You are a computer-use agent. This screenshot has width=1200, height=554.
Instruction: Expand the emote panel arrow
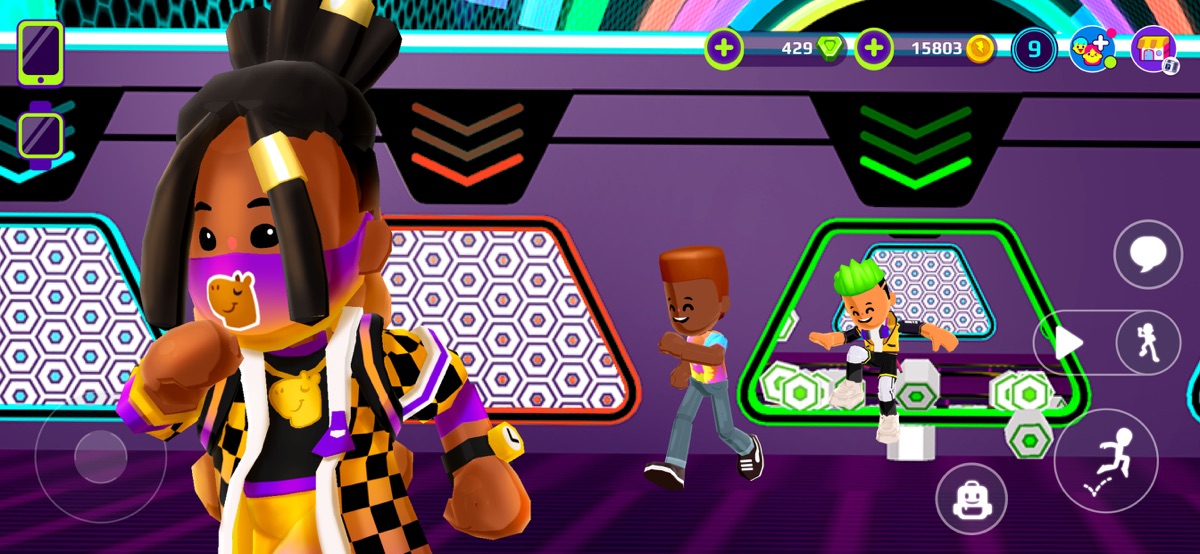click(1068, 343)
